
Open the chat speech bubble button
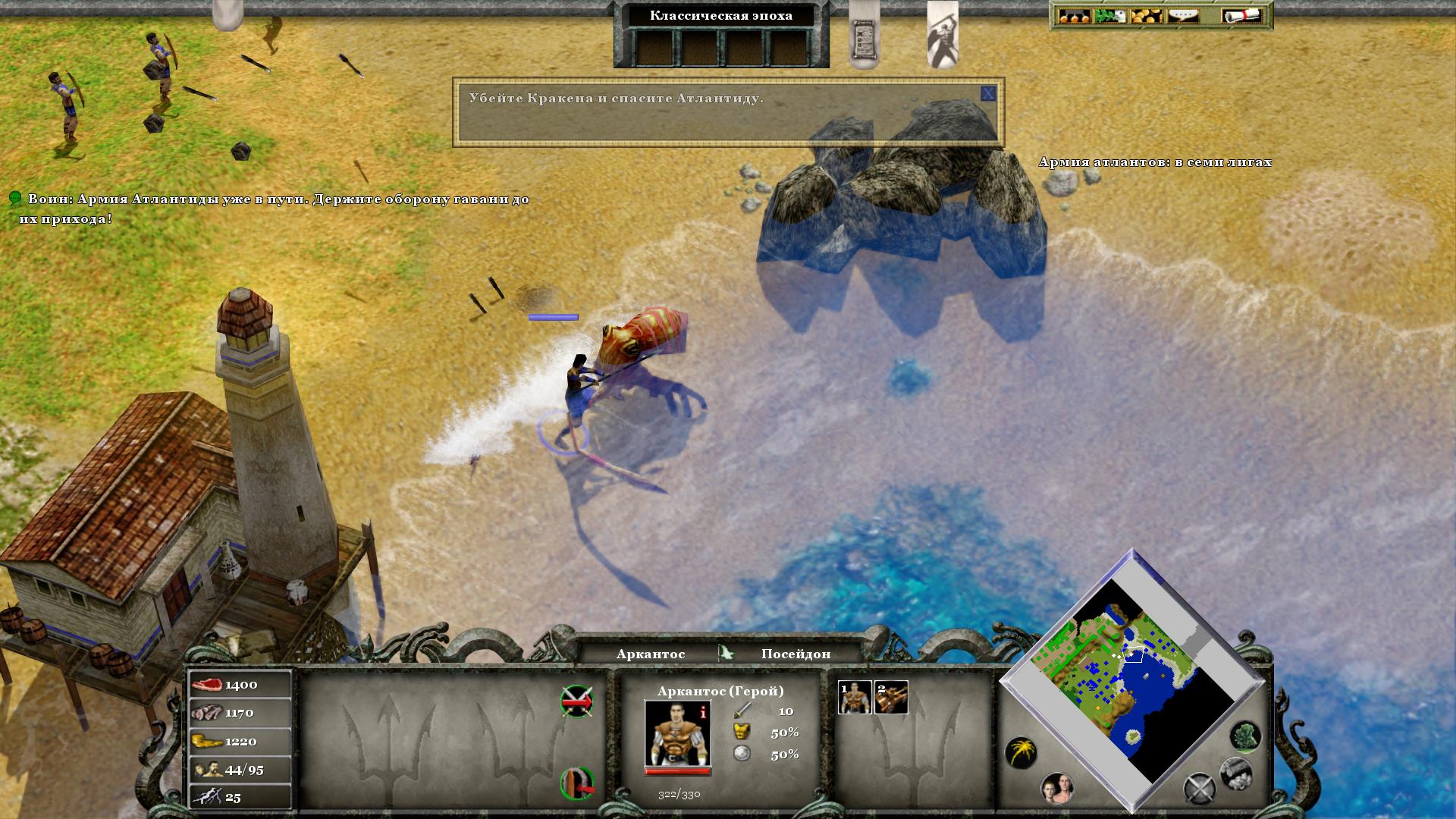1183,16
